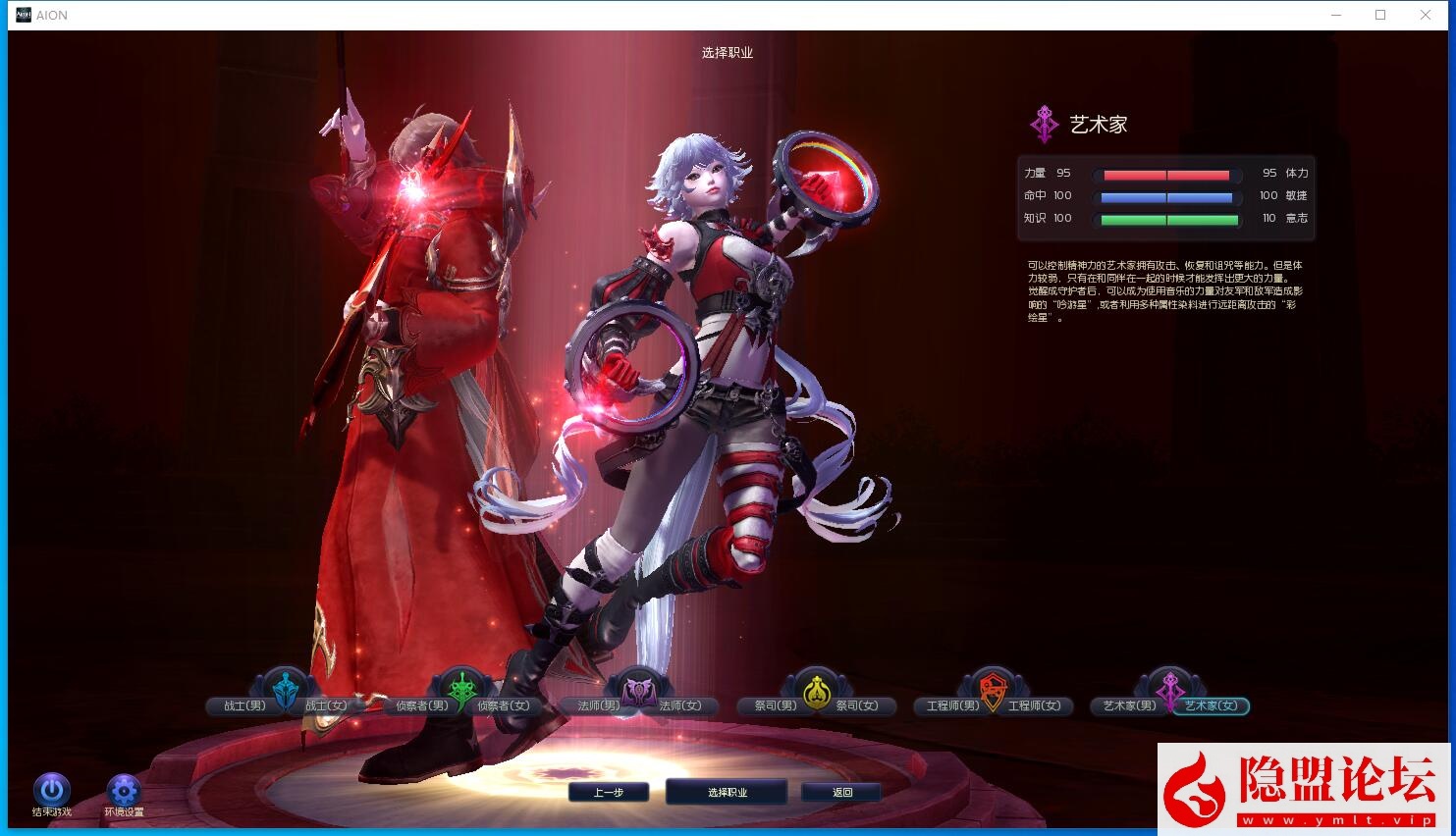Click the red 力量 strength stat bar

(1165, 174)
